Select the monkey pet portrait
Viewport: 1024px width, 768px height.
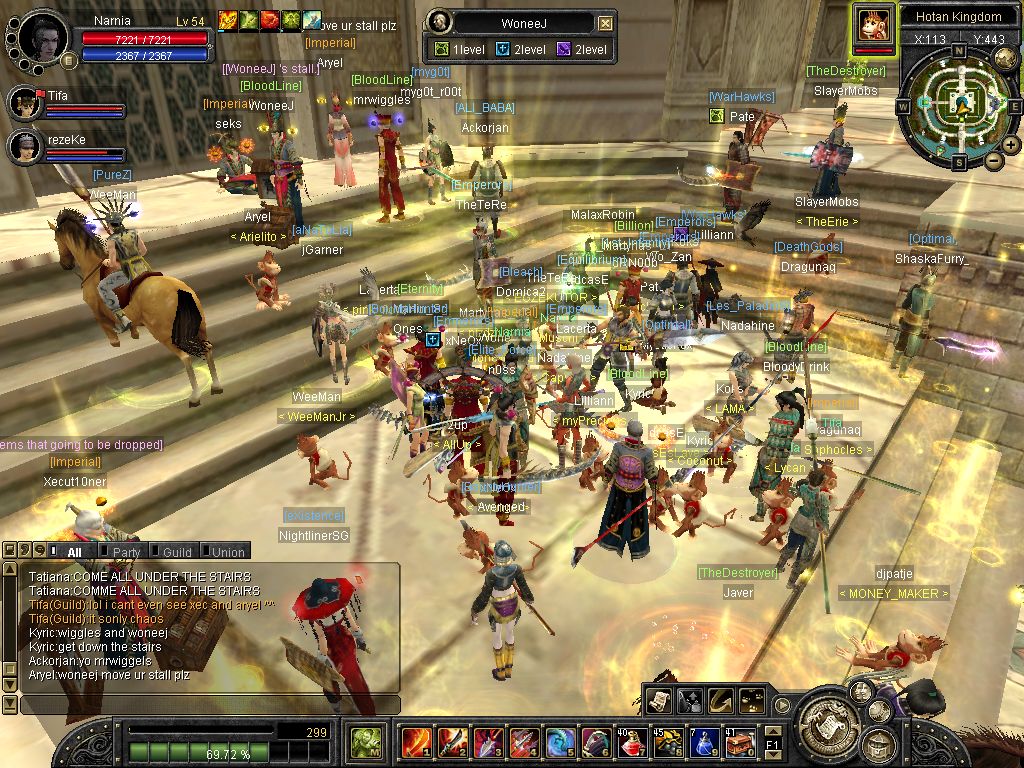[873, 23]
